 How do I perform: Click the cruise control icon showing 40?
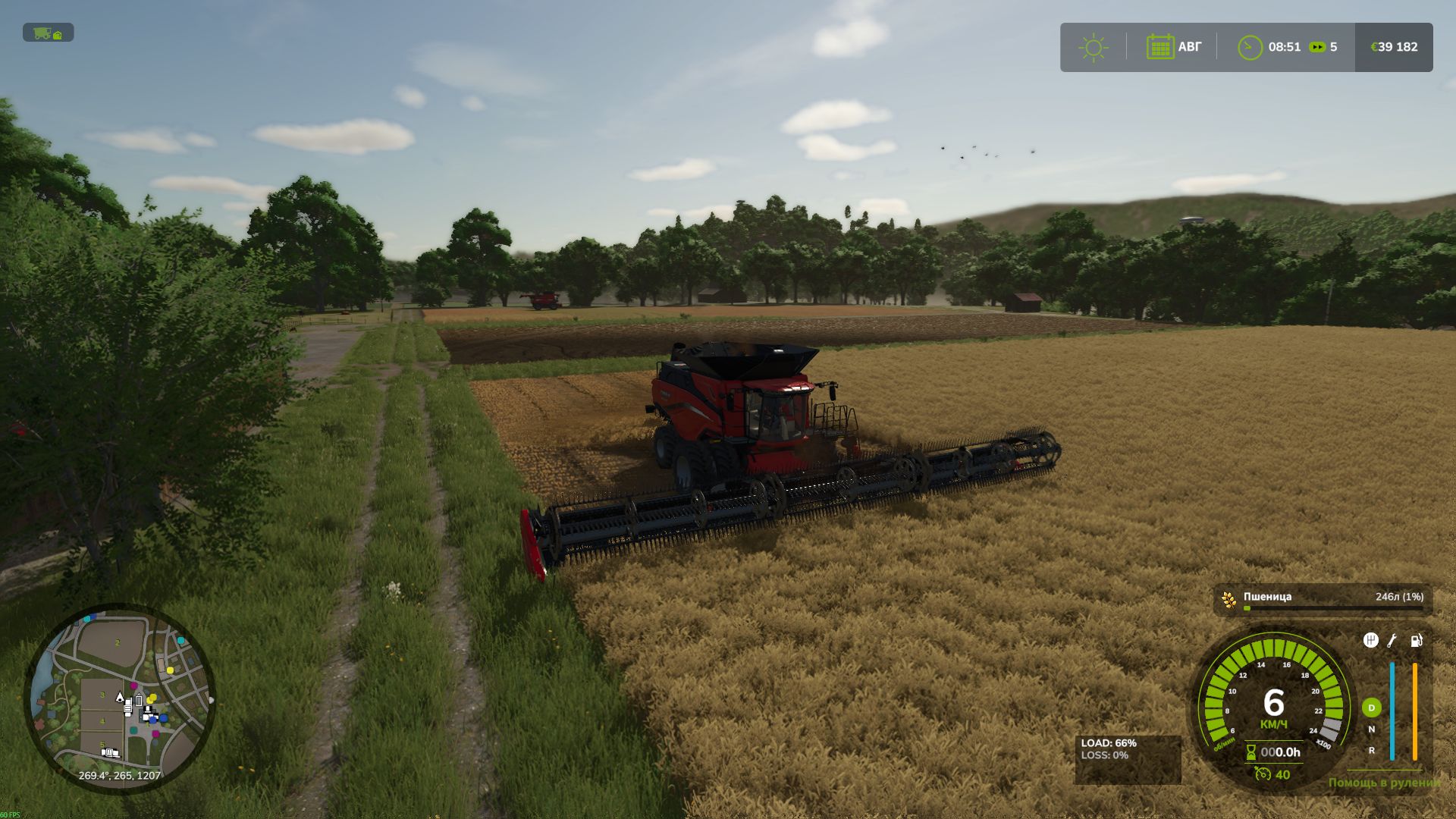1265,775
